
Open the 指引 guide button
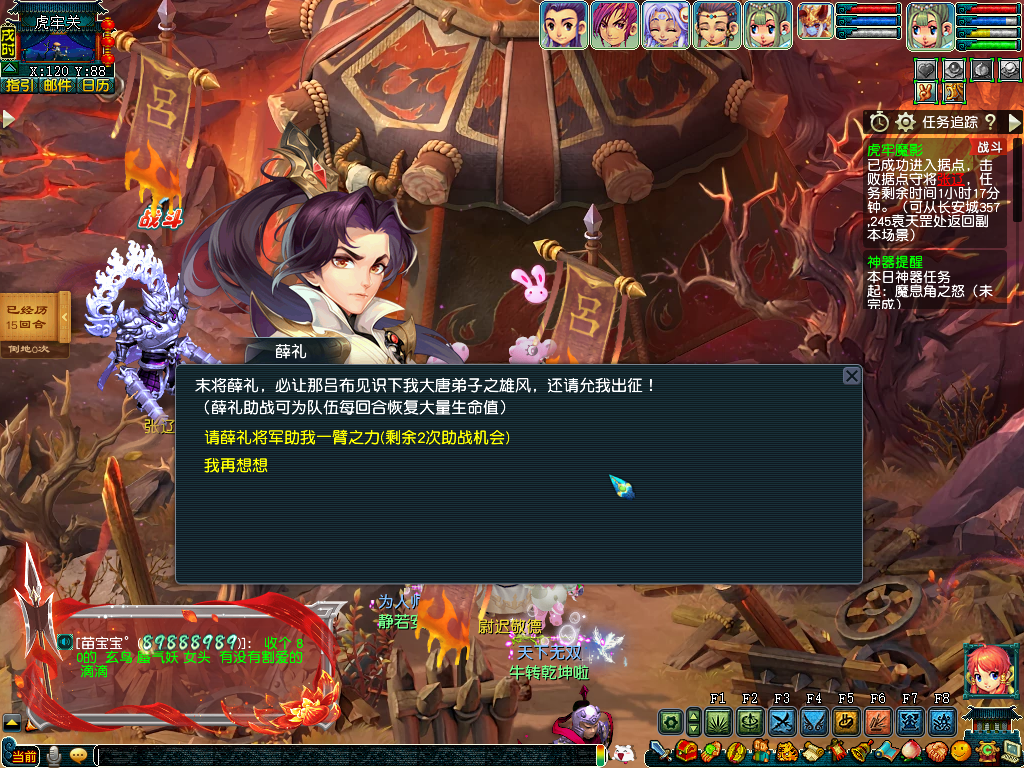pyautogui.click(x=19, y=86)
